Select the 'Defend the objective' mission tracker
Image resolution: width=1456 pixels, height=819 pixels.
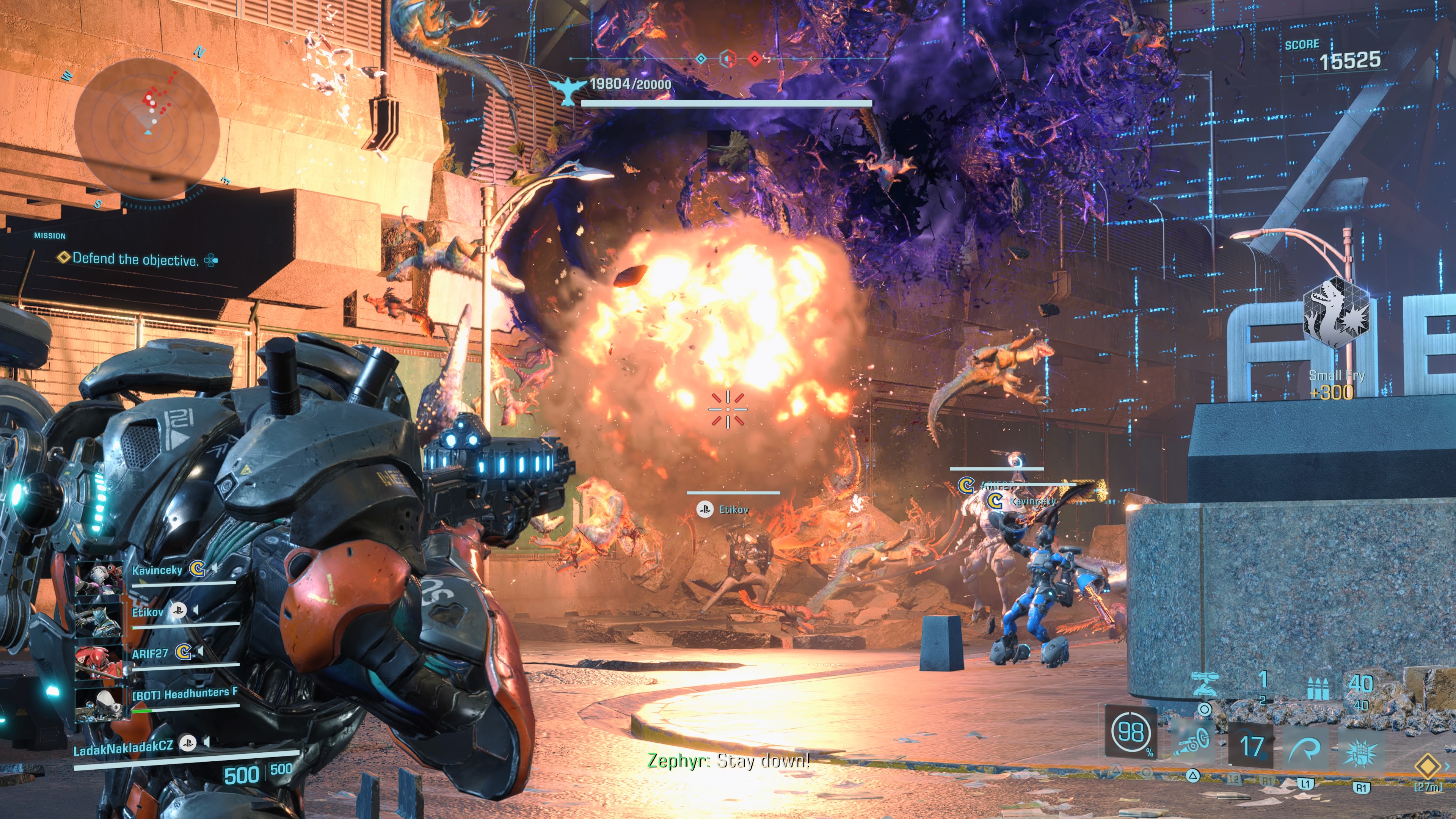tap(136, 259)
